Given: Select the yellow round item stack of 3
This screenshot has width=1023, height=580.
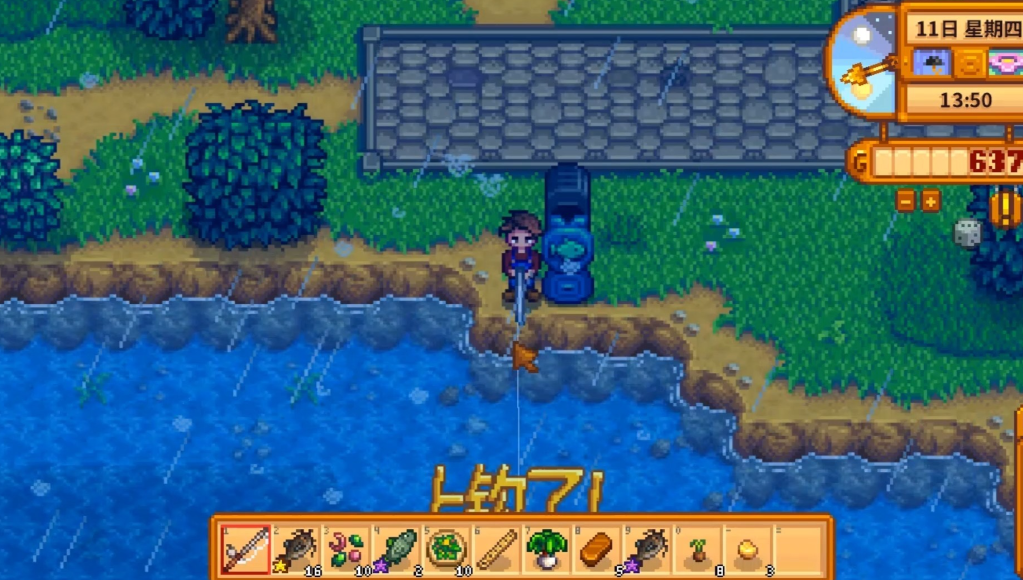Looking at the screenshot, I should tap(748, 549).
